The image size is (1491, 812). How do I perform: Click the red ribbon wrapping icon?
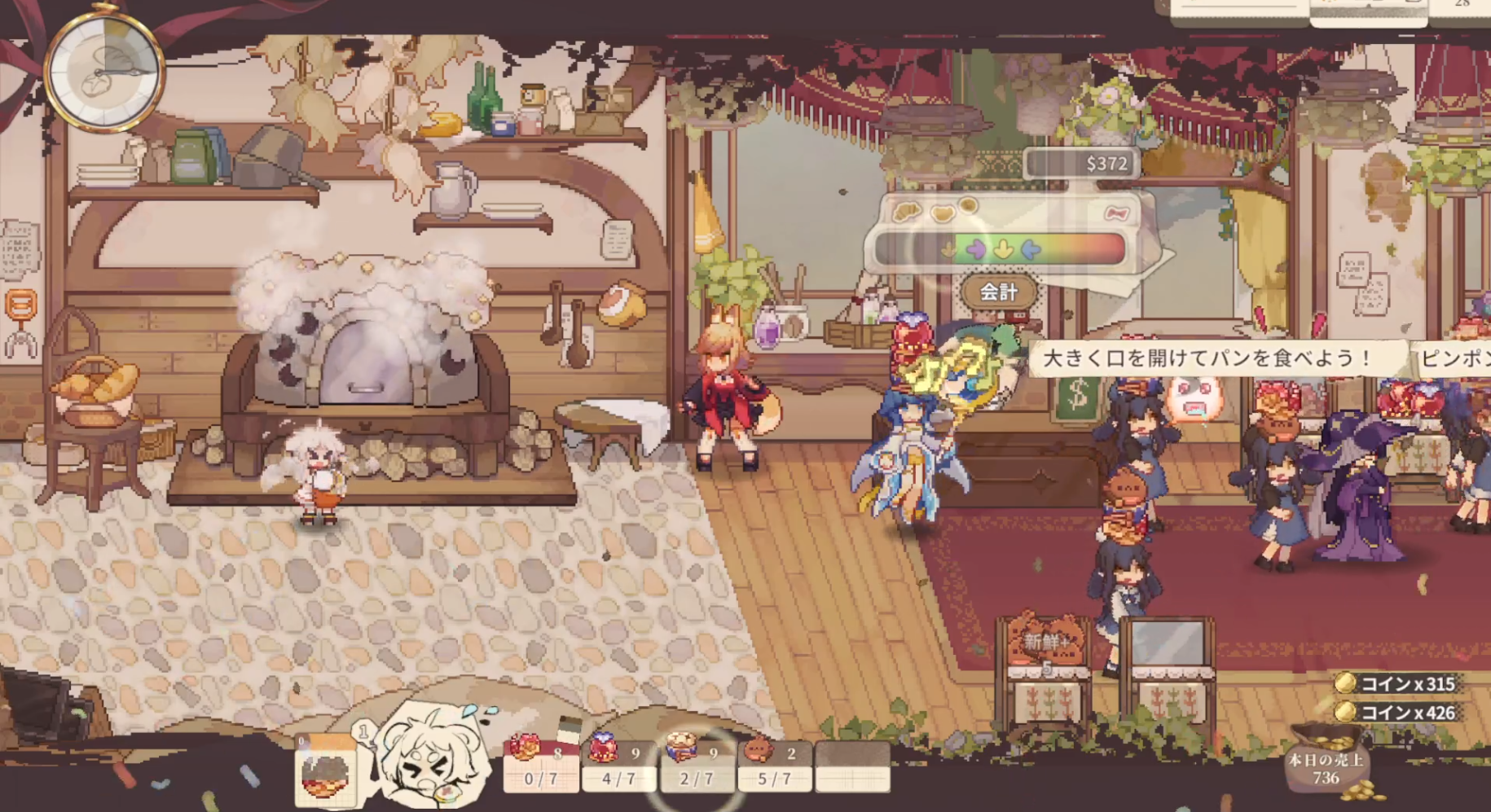tap(1116, 213)
